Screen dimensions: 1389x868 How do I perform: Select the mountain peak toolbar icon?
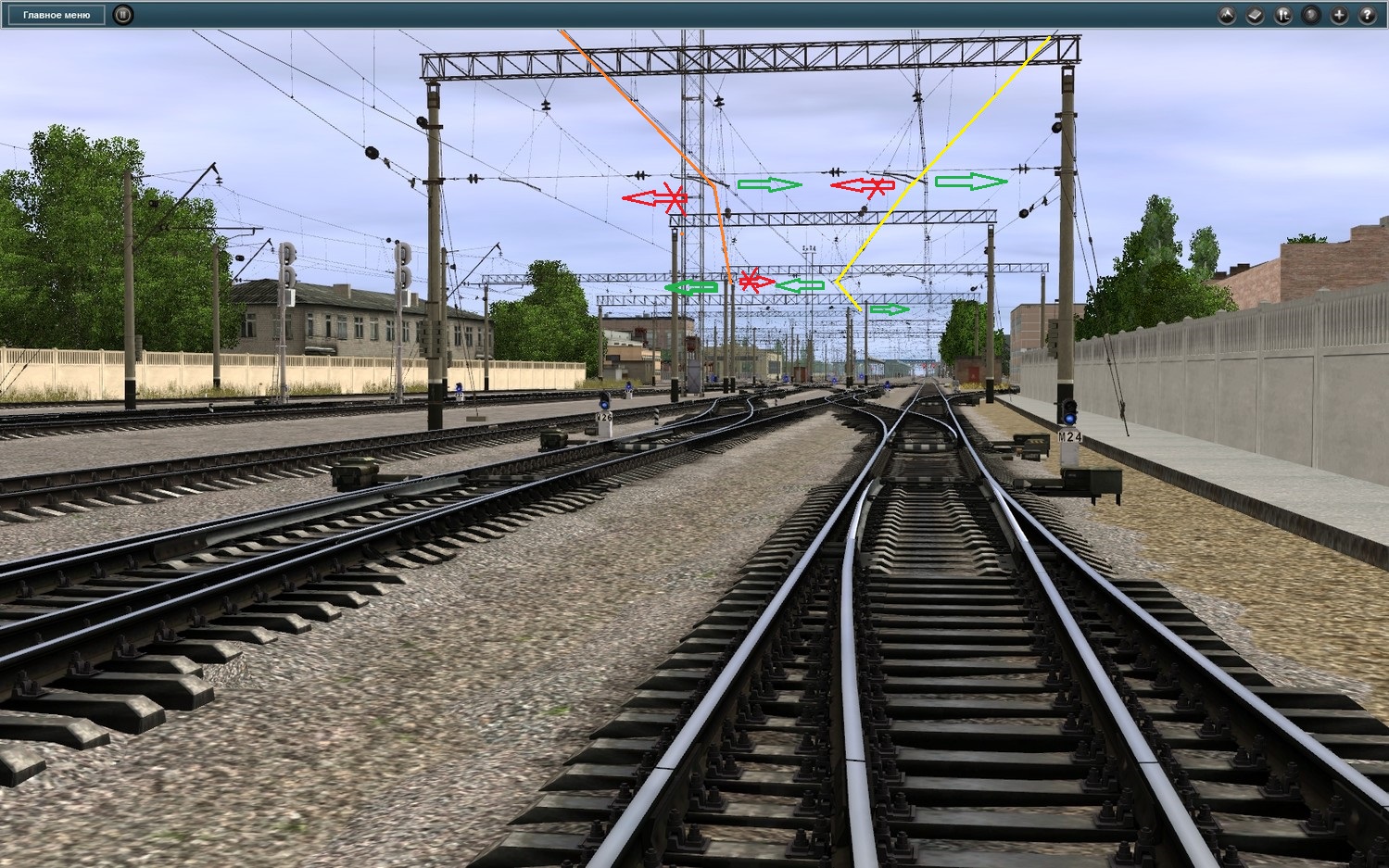tap(1227, 15)
